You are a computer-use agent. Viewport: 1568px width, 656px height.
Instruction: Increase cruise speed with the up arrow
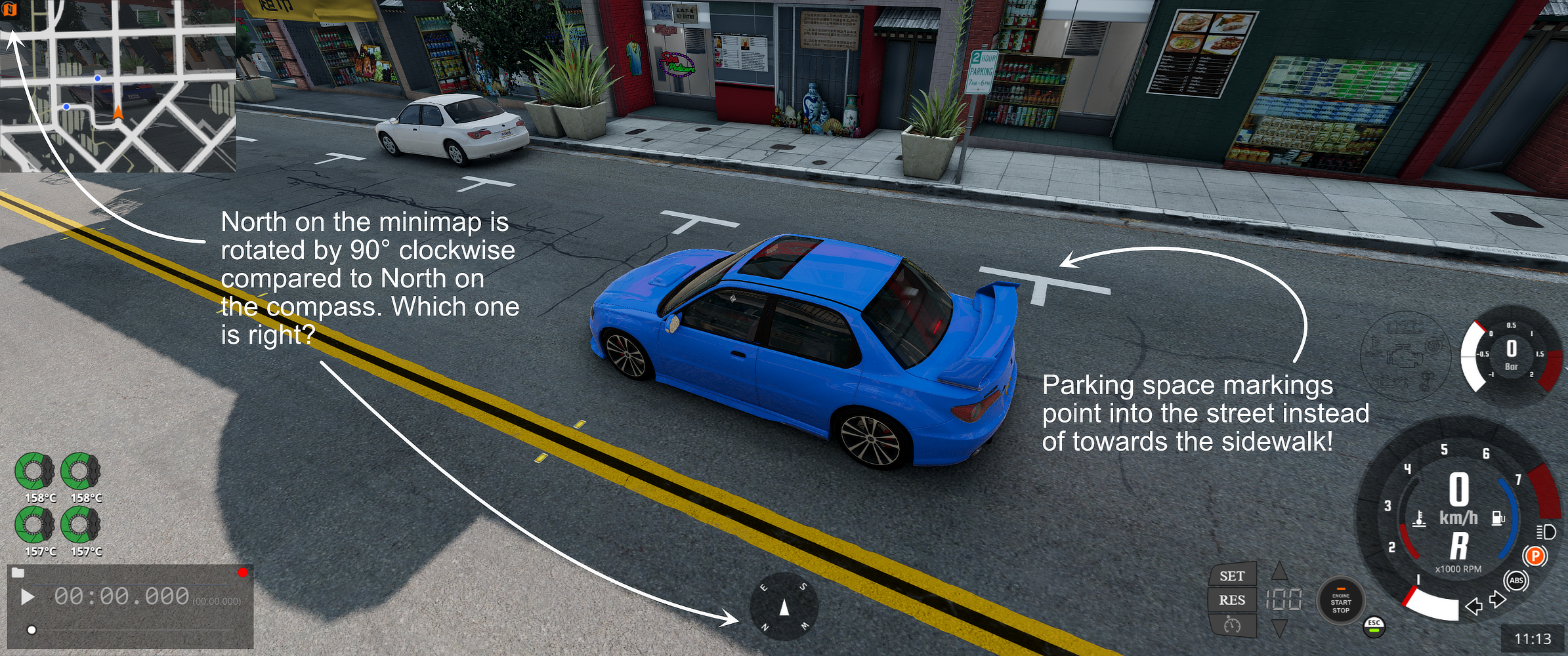(x=1279, y=571)
